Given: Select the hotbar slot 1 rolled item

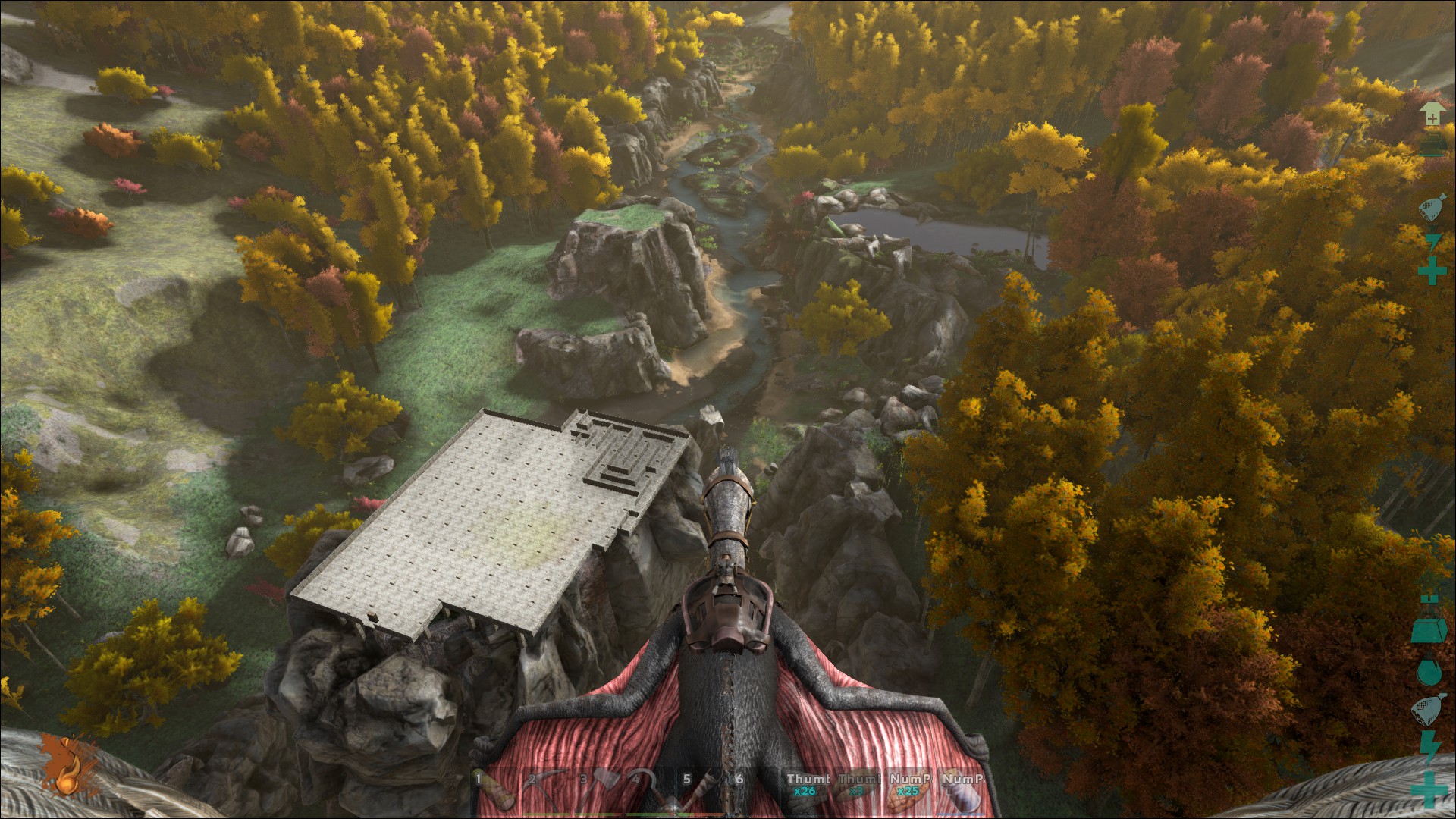Looking at the screenshot, I should 495,790.
